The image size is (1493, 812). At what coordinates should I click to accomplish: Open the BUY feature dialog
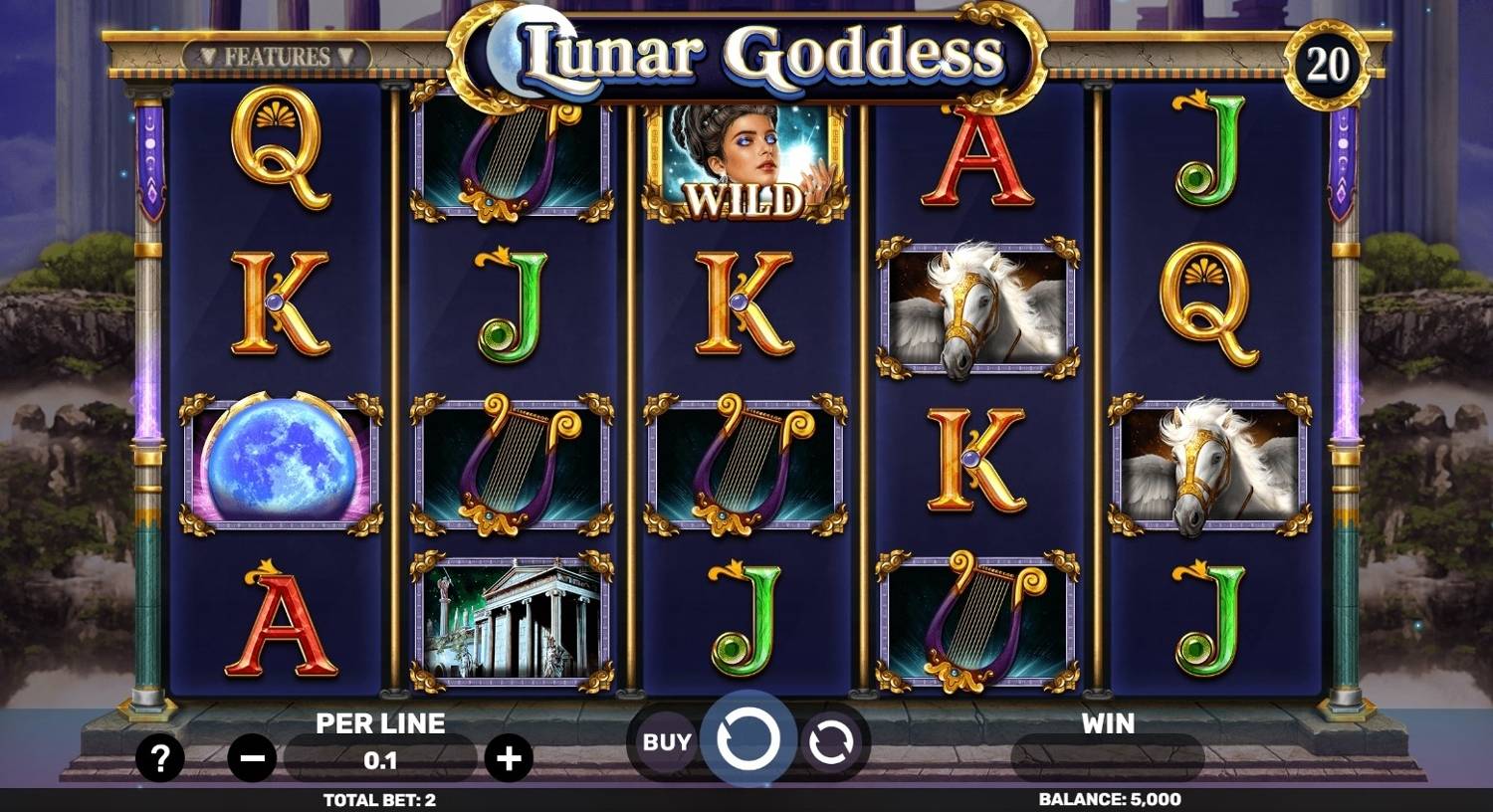pyautogui.click(x=665, y=739)
